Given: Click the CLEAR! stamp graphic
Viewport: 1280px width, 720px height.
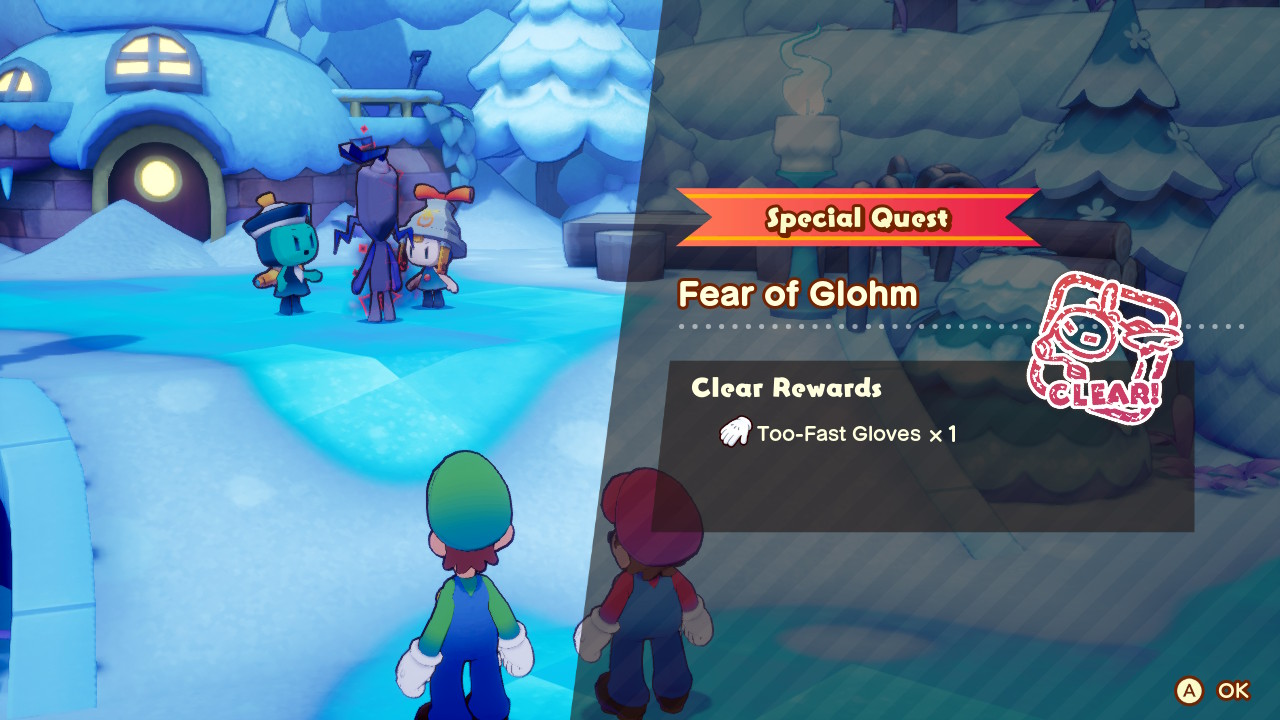Looking at the screenshot, I should 1107,345.
